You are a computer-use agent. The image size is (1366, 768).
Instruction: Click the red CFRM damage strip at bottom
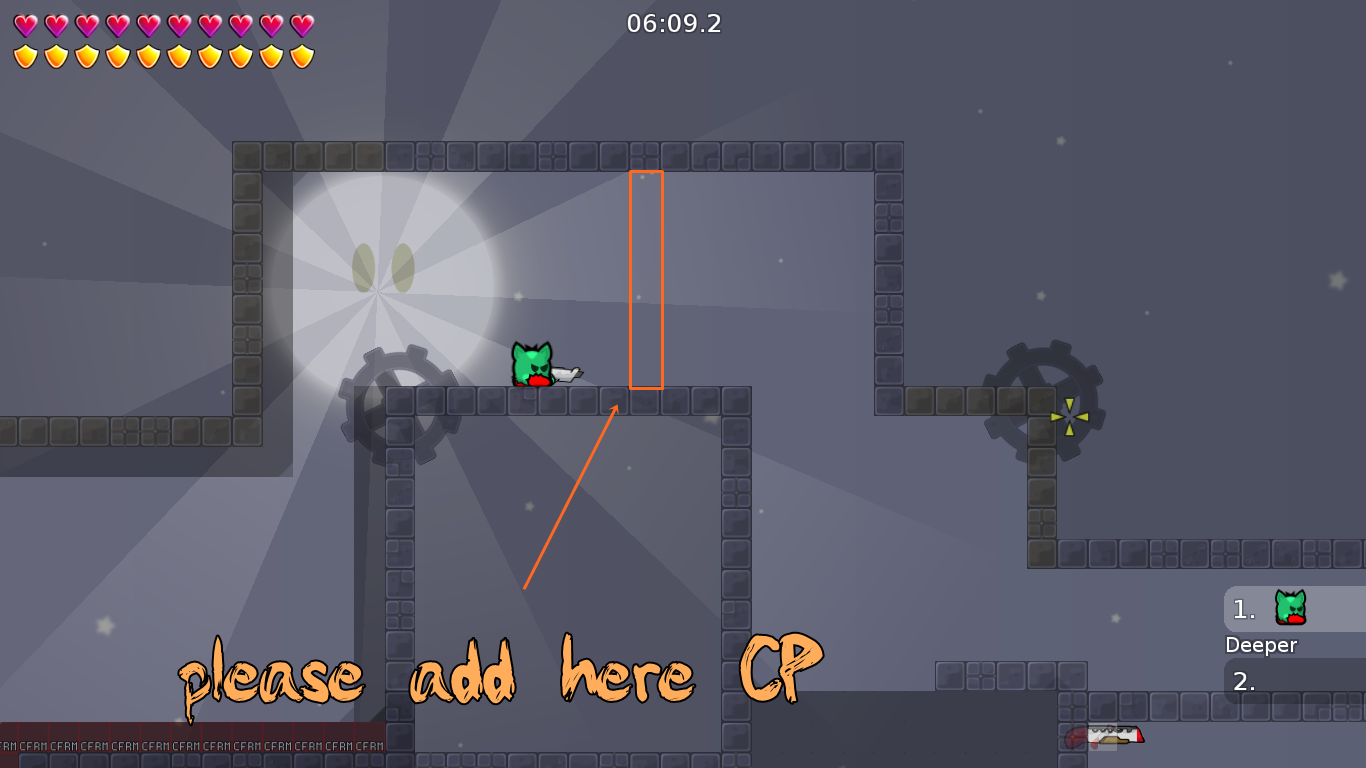tap(190, 745)
